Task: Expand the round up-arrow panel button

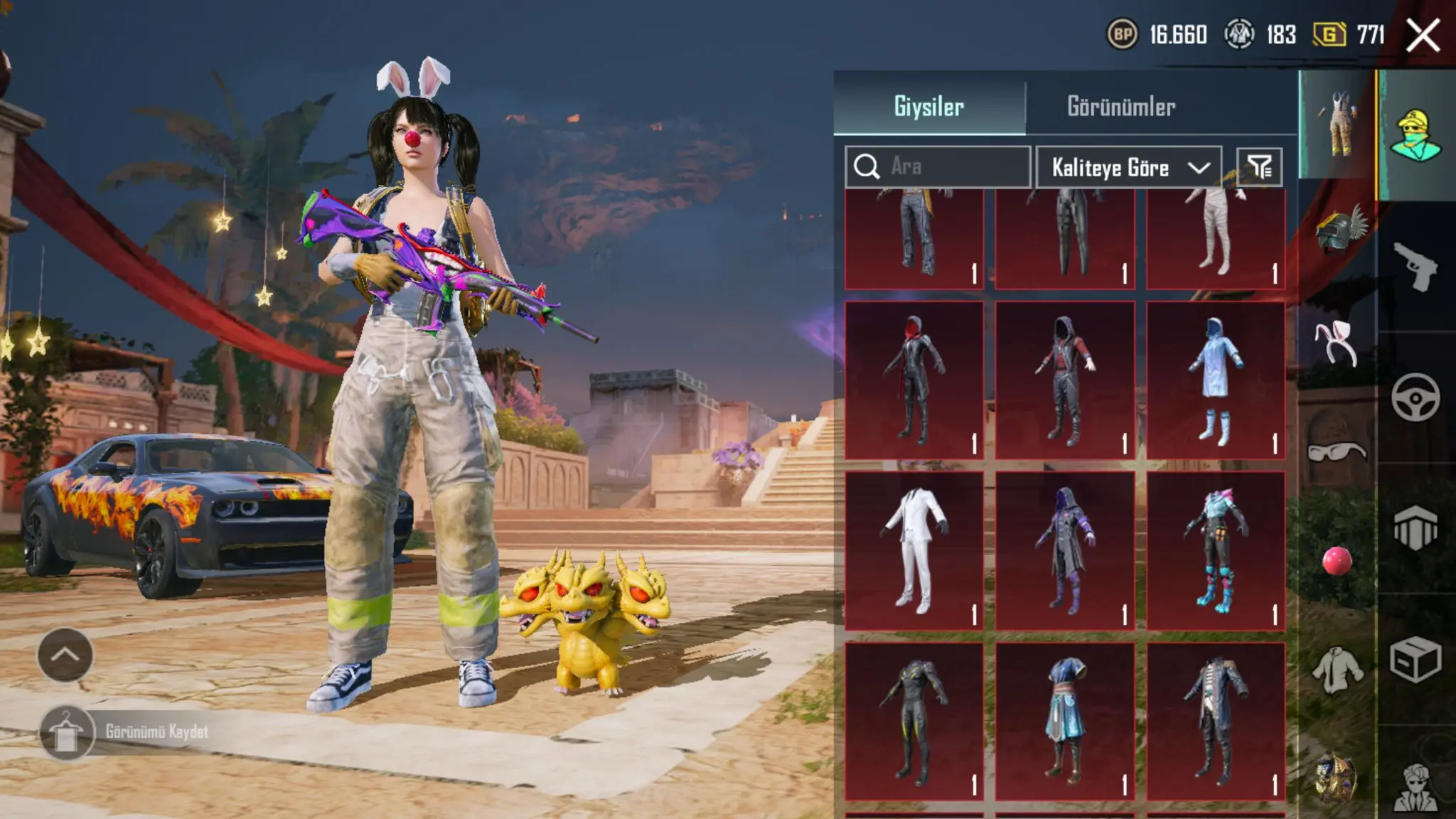Action: 65,655
